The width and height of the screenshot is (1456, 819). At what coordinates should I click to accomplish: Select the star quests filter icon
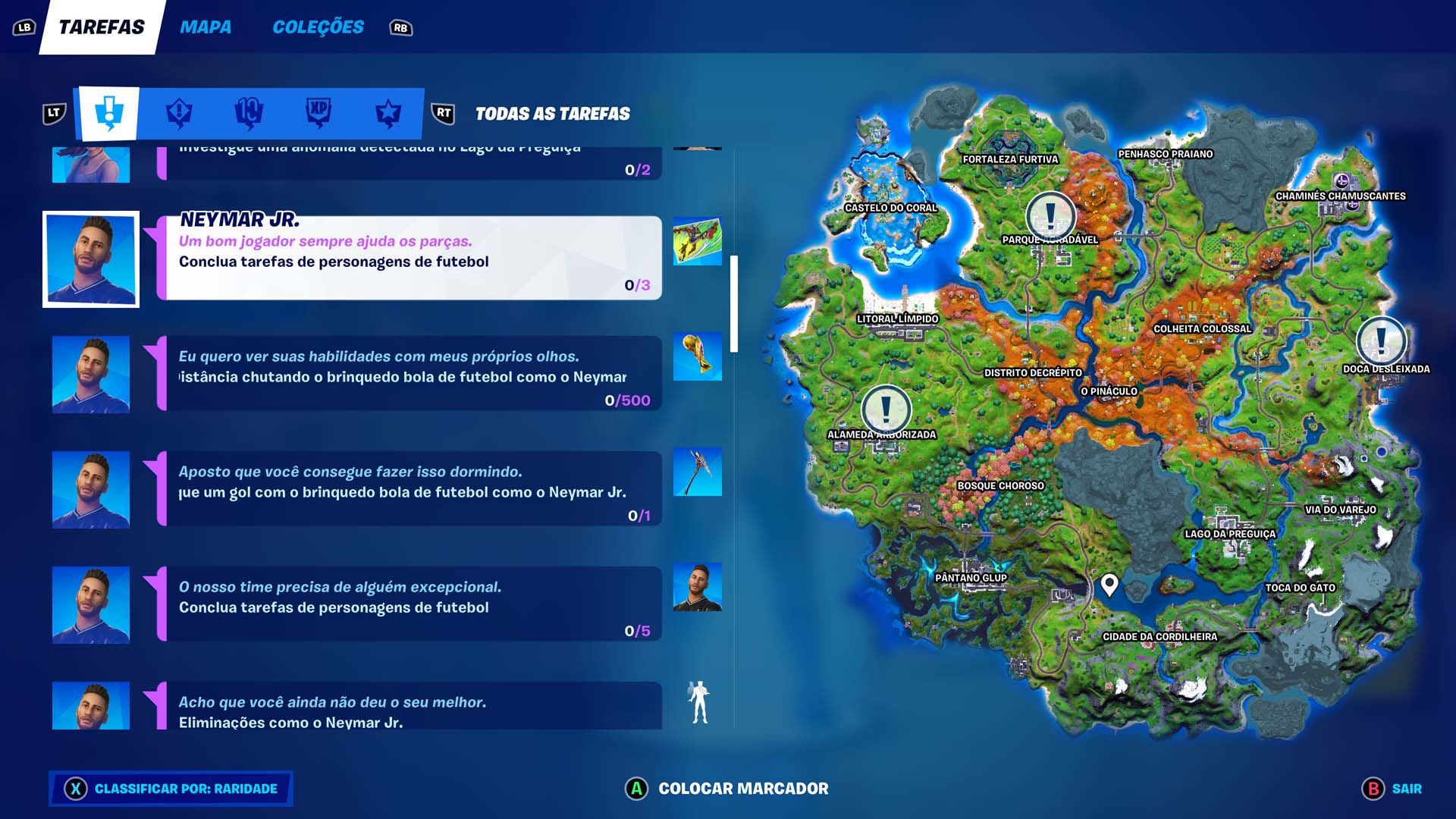coord(387,112)
